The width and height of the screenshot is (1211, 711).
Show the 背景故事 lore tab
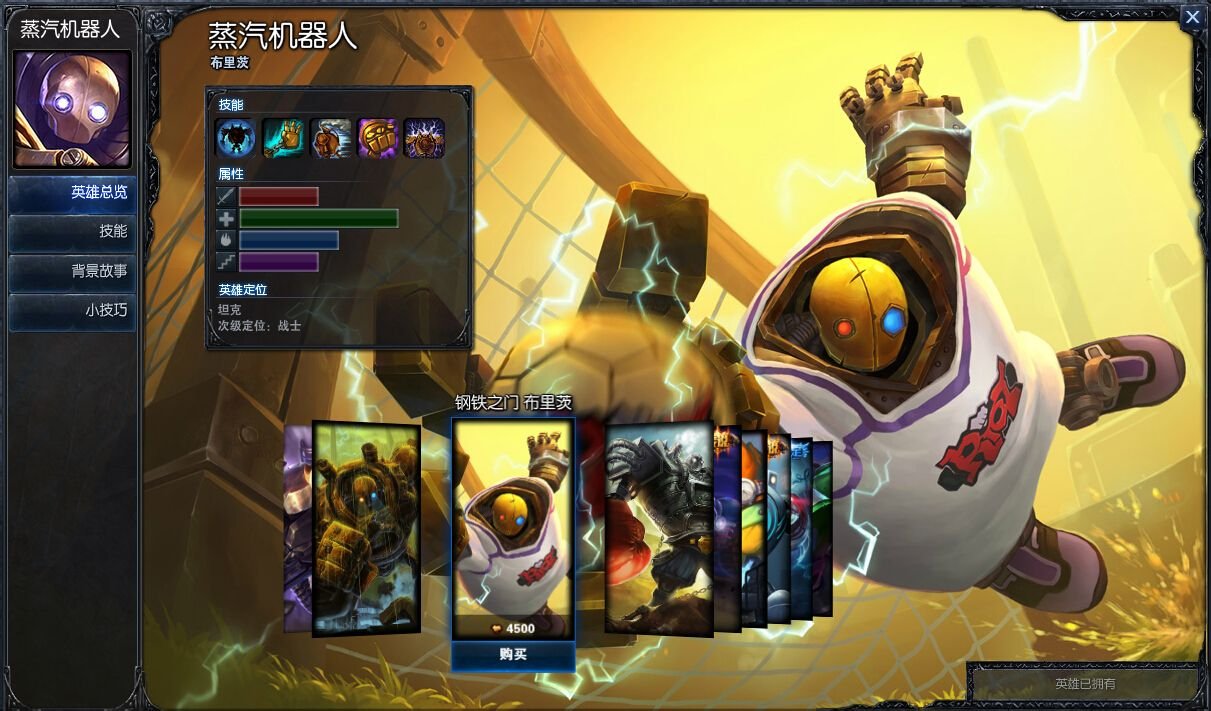point(72,271)
